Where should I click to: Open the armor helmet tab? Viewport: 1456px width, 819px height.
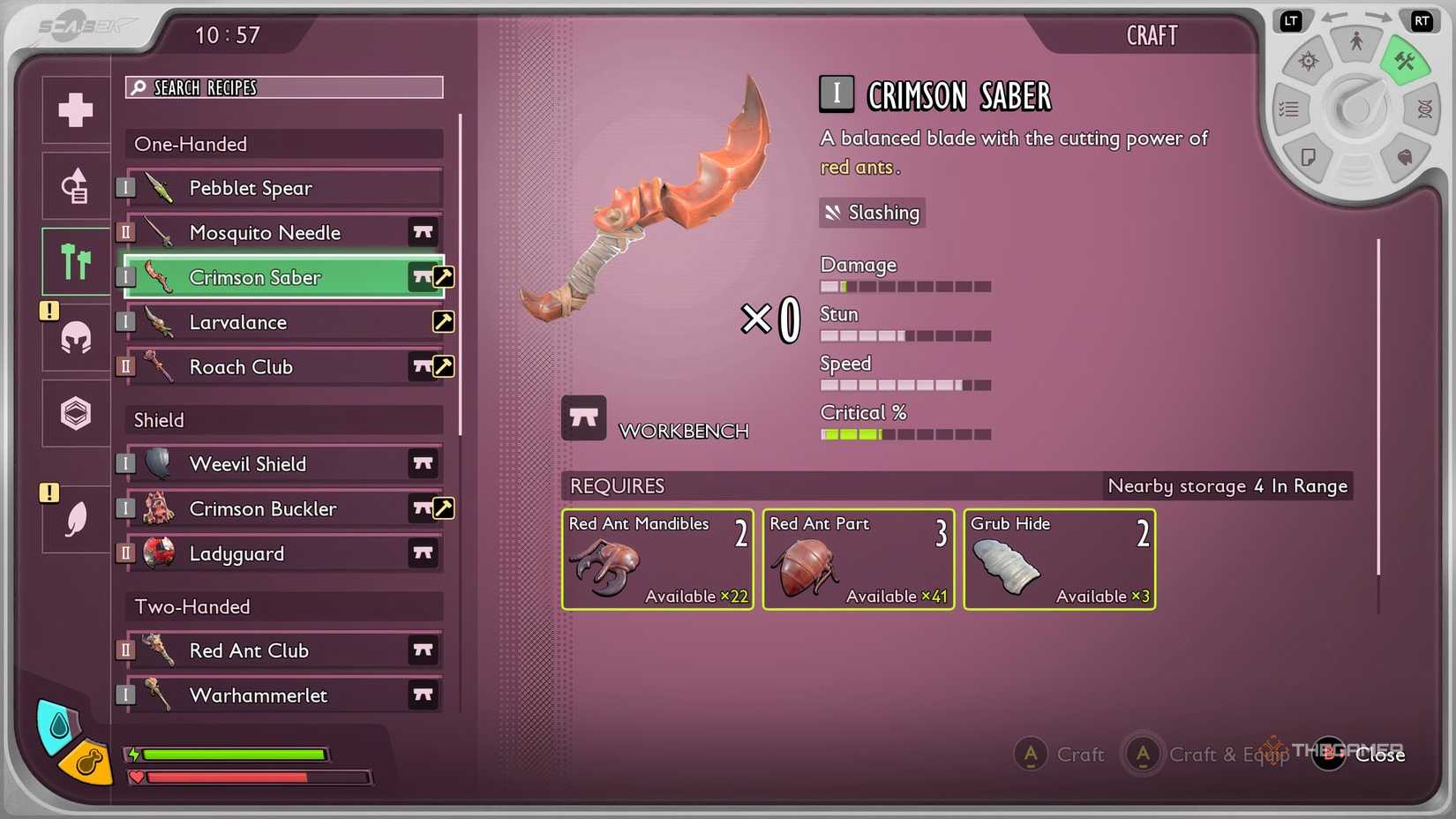75,339
